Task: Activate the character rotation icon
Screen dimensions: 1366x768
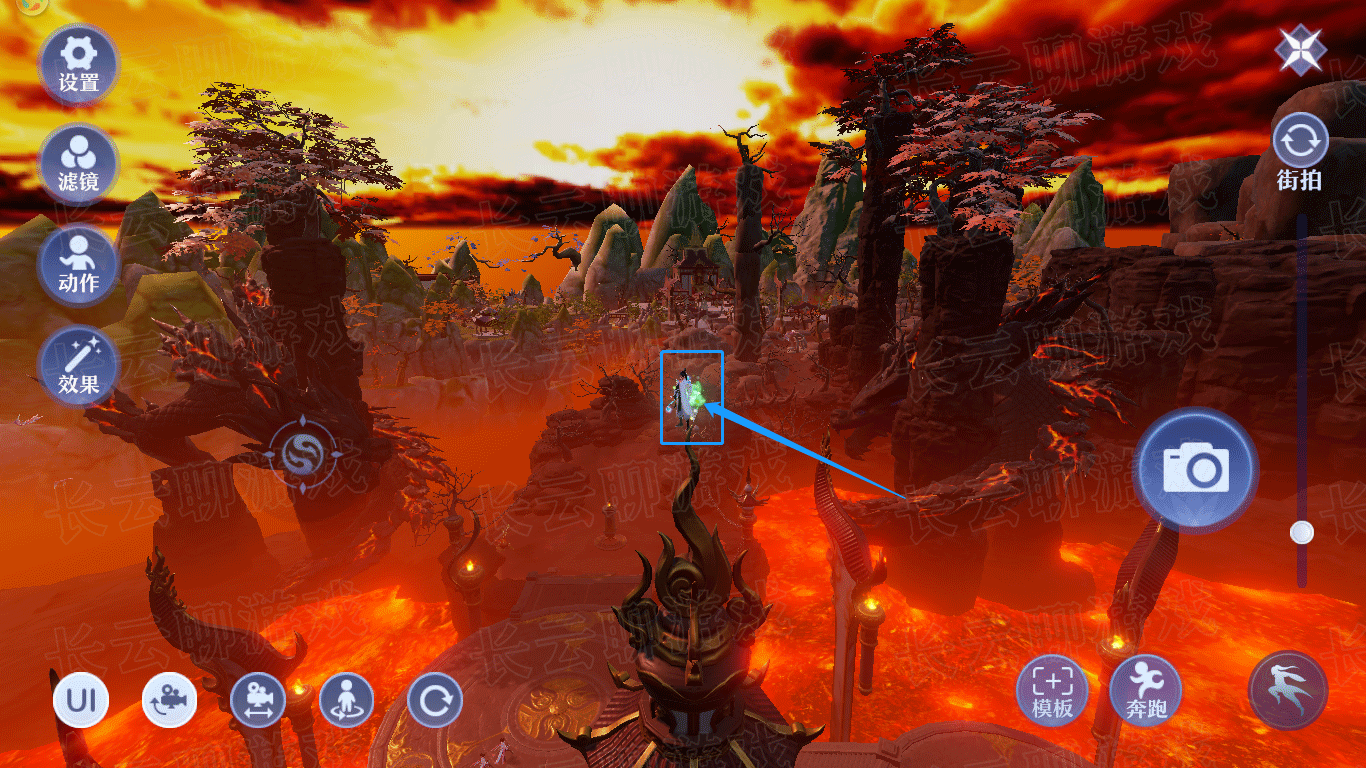Action: (346, 700)
